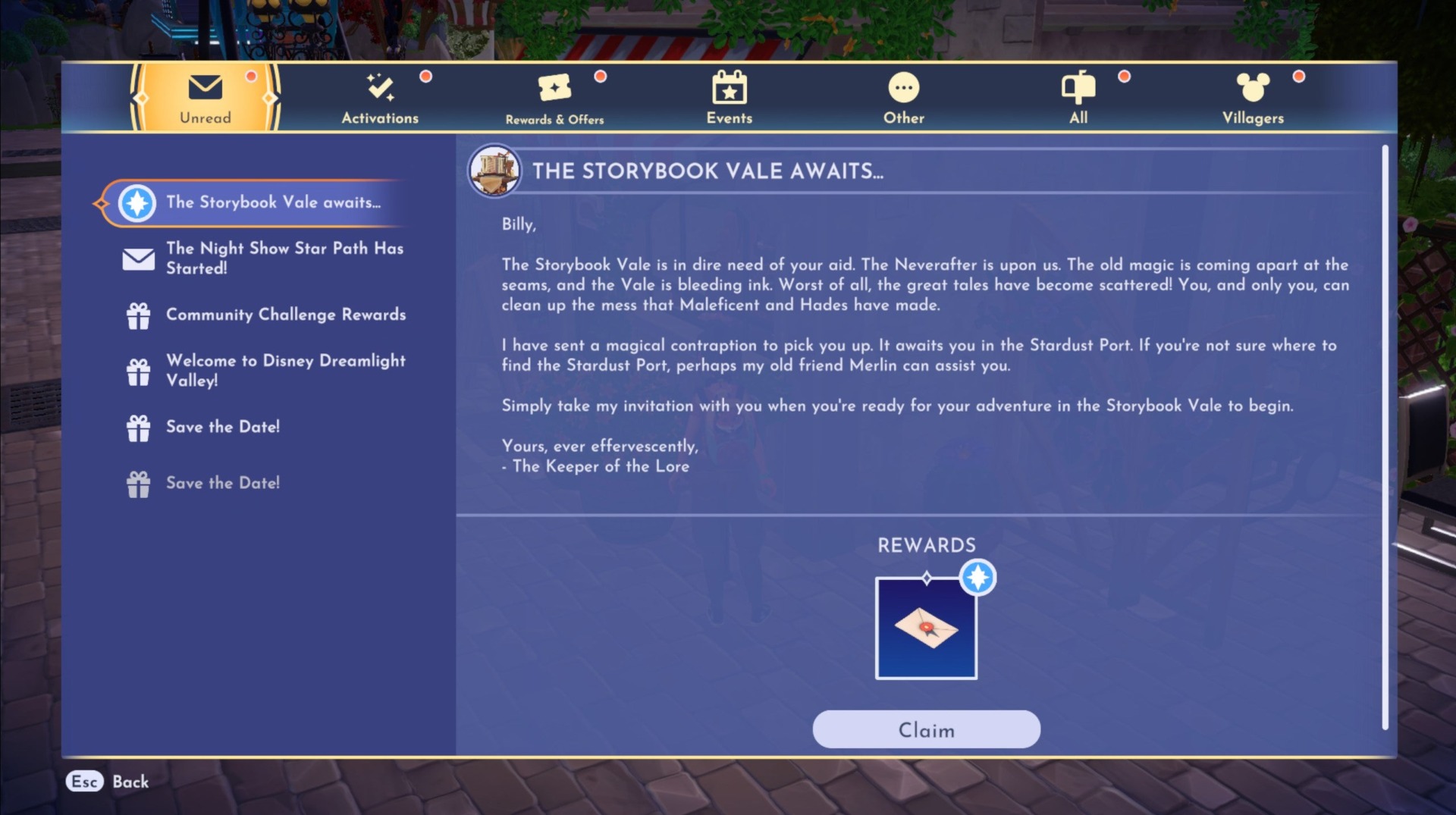
Task: Click the Villagers Mickey icon
Action: [x=1253, y=87]
